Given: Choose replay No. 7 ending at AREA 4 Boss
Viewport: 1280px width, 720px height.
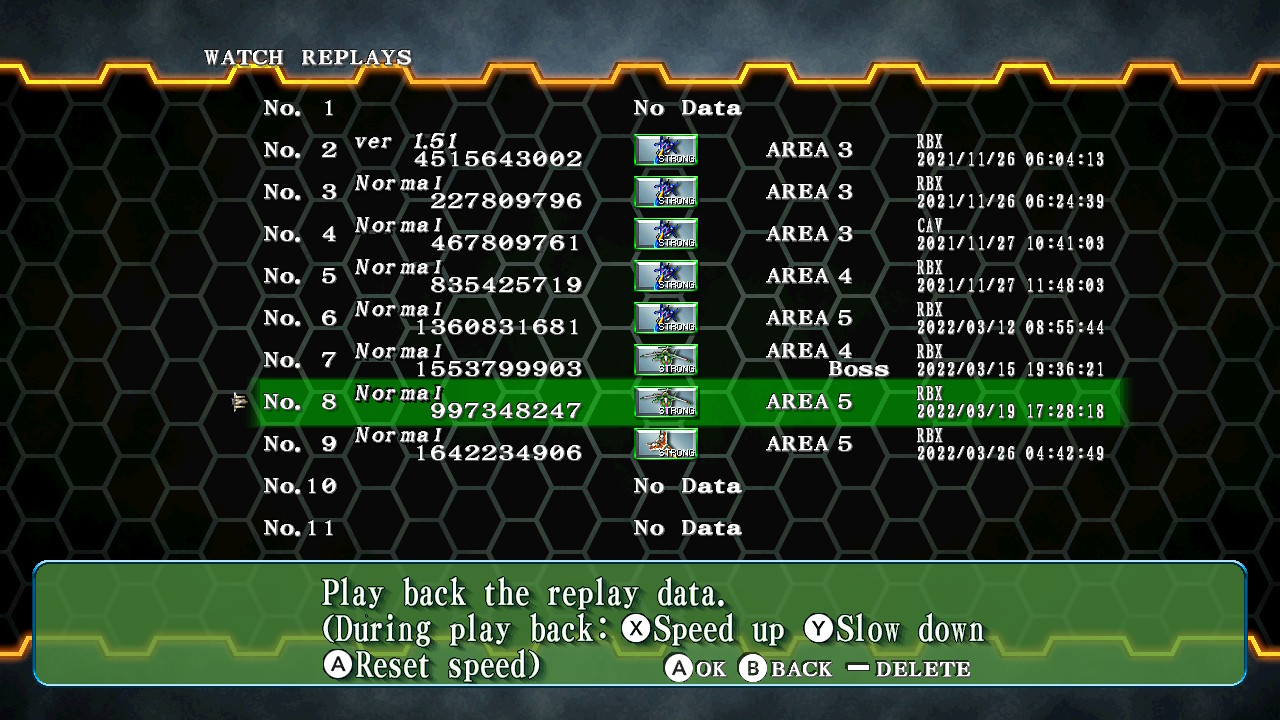Looking at the screenshot, I should pos(690,360).
